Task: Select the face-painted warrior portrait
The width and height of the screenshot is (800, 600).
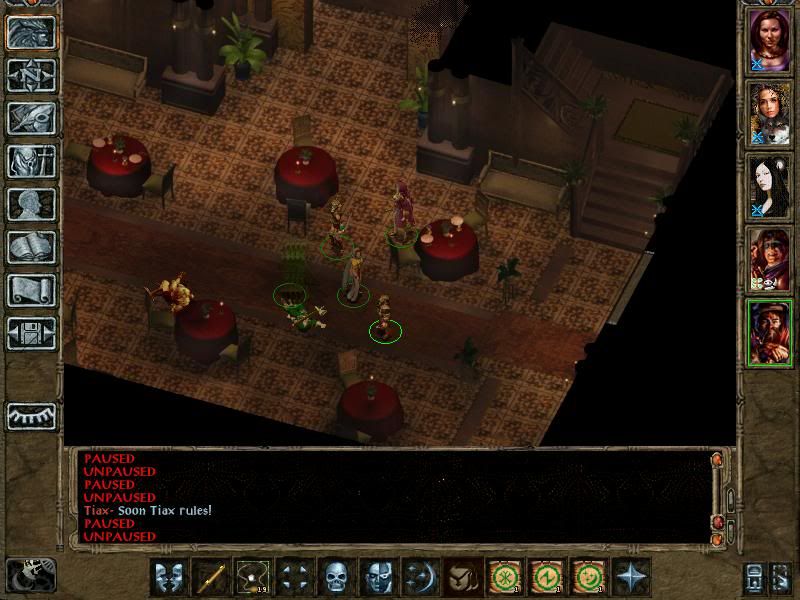Action: [x=771, y=259]
